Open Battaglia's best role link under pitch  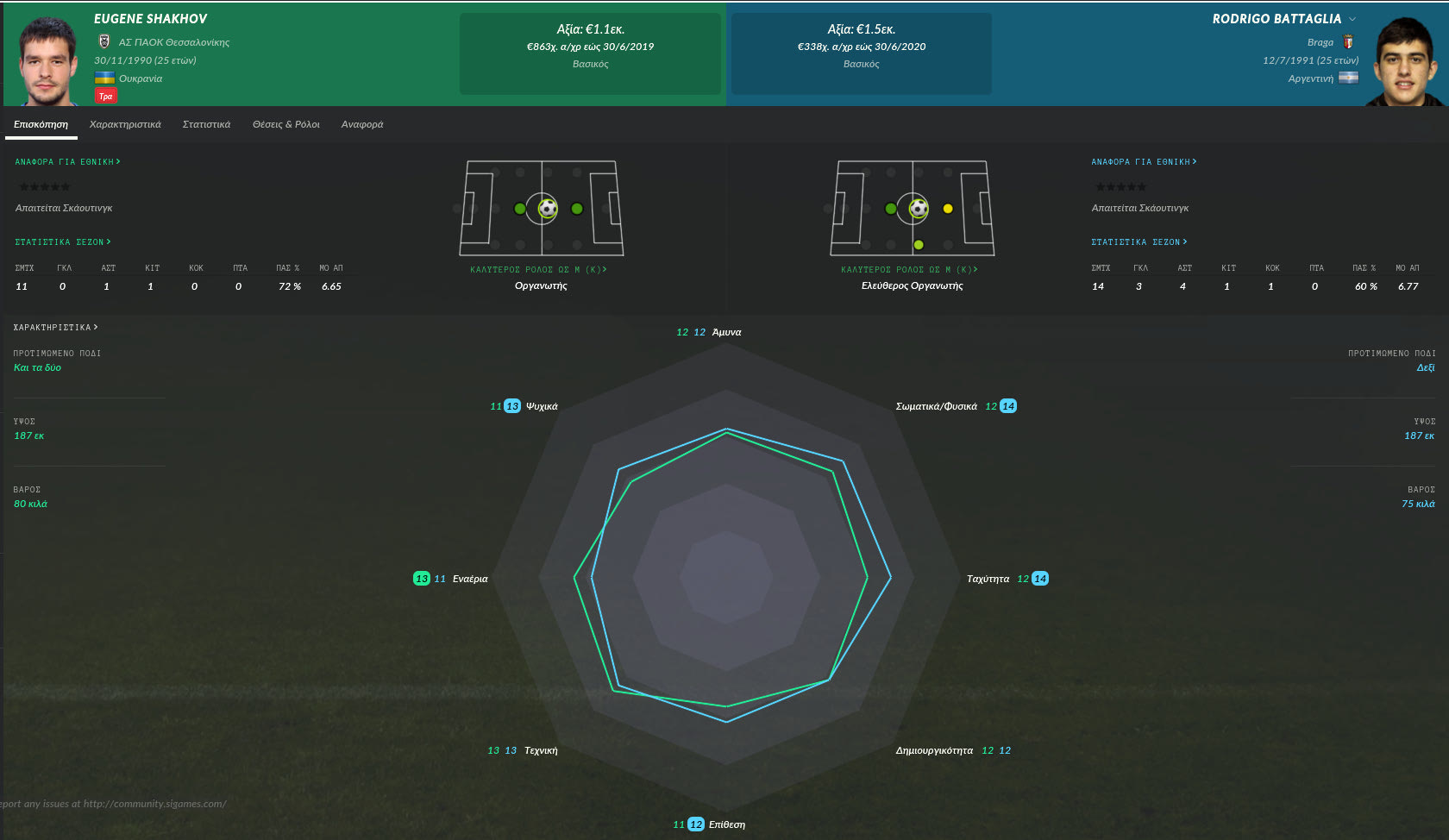point(909,270)
